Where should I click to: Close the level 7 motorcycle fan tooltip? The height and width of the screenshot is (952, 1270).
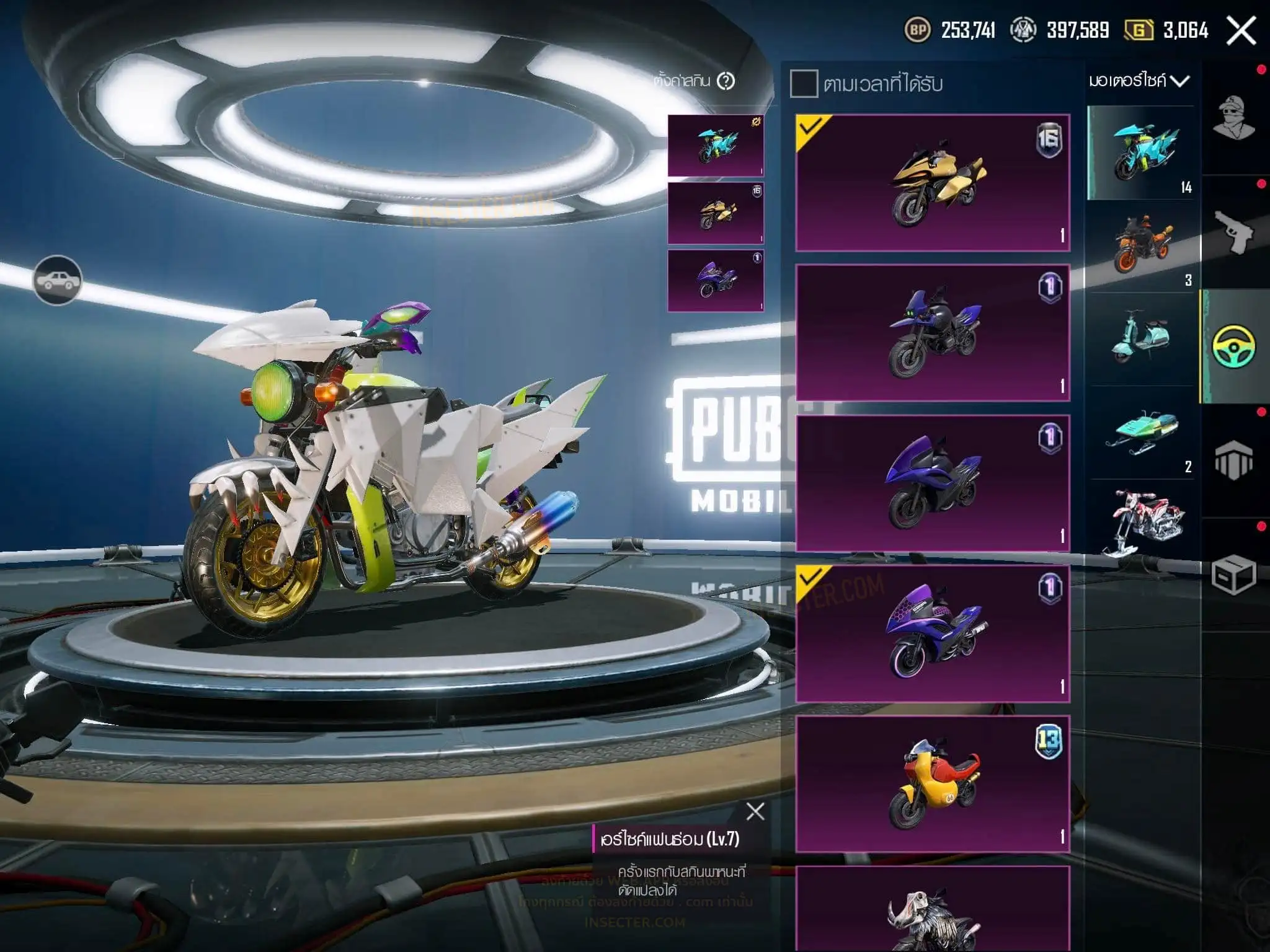click(755, 811)
